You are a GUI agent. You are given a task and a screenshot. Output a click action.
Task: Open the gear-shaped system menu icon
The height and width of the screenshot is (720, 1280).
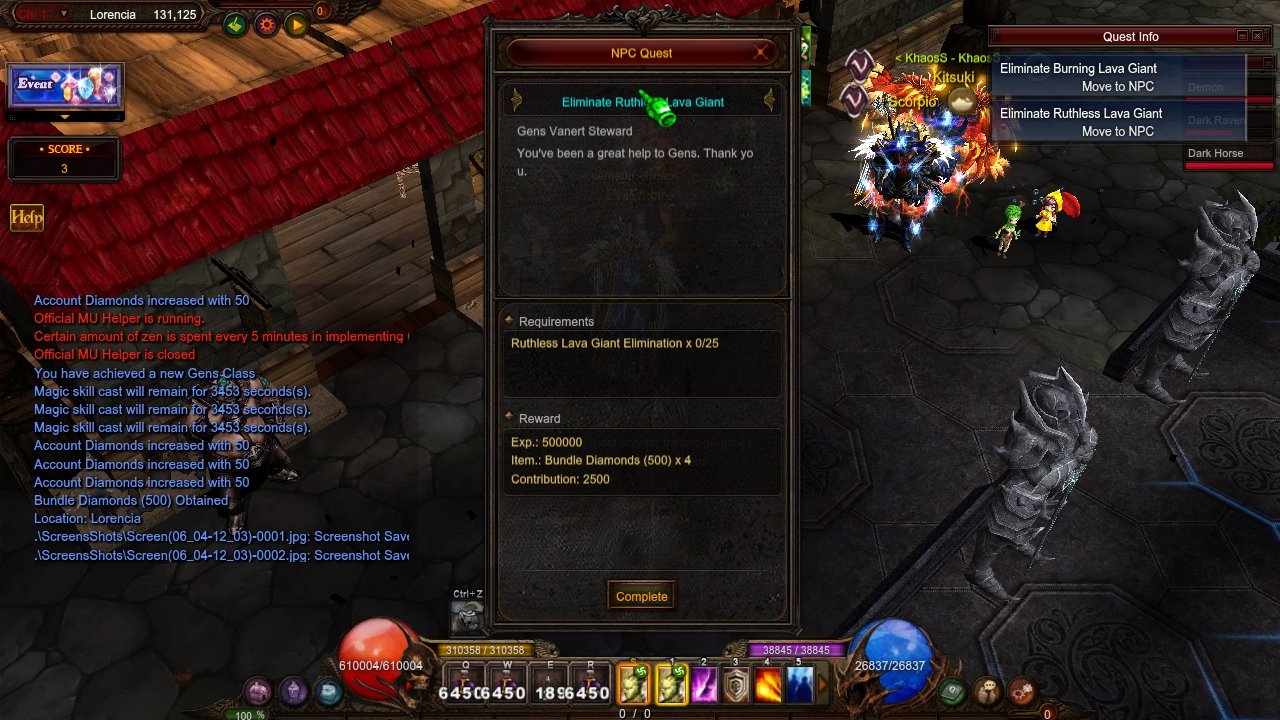1020,691
